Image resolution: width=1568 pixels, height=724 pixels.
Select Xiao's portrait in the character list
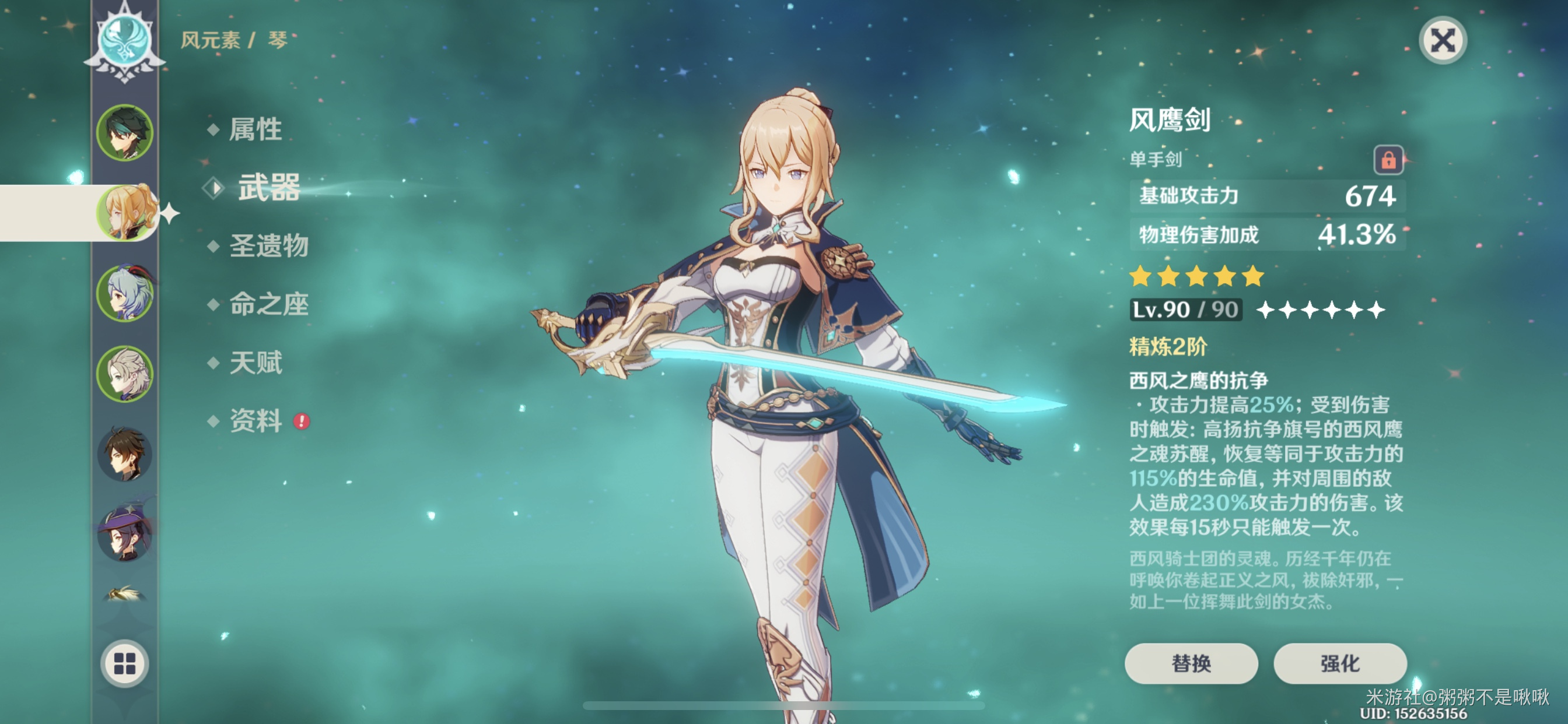click(x=125, y=133)
